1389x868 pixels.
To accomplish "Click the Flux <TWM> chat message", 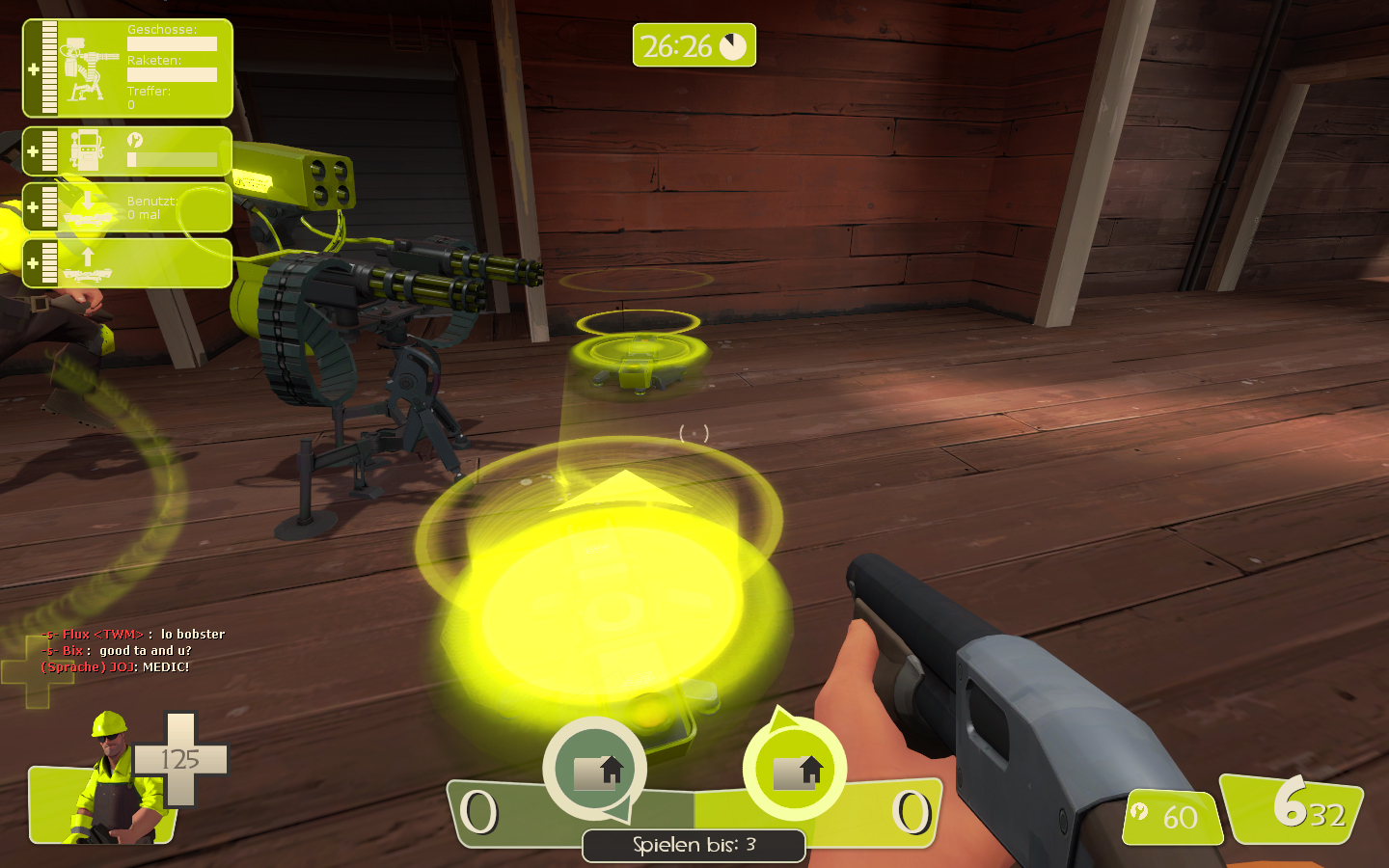I will pos(133,634).
